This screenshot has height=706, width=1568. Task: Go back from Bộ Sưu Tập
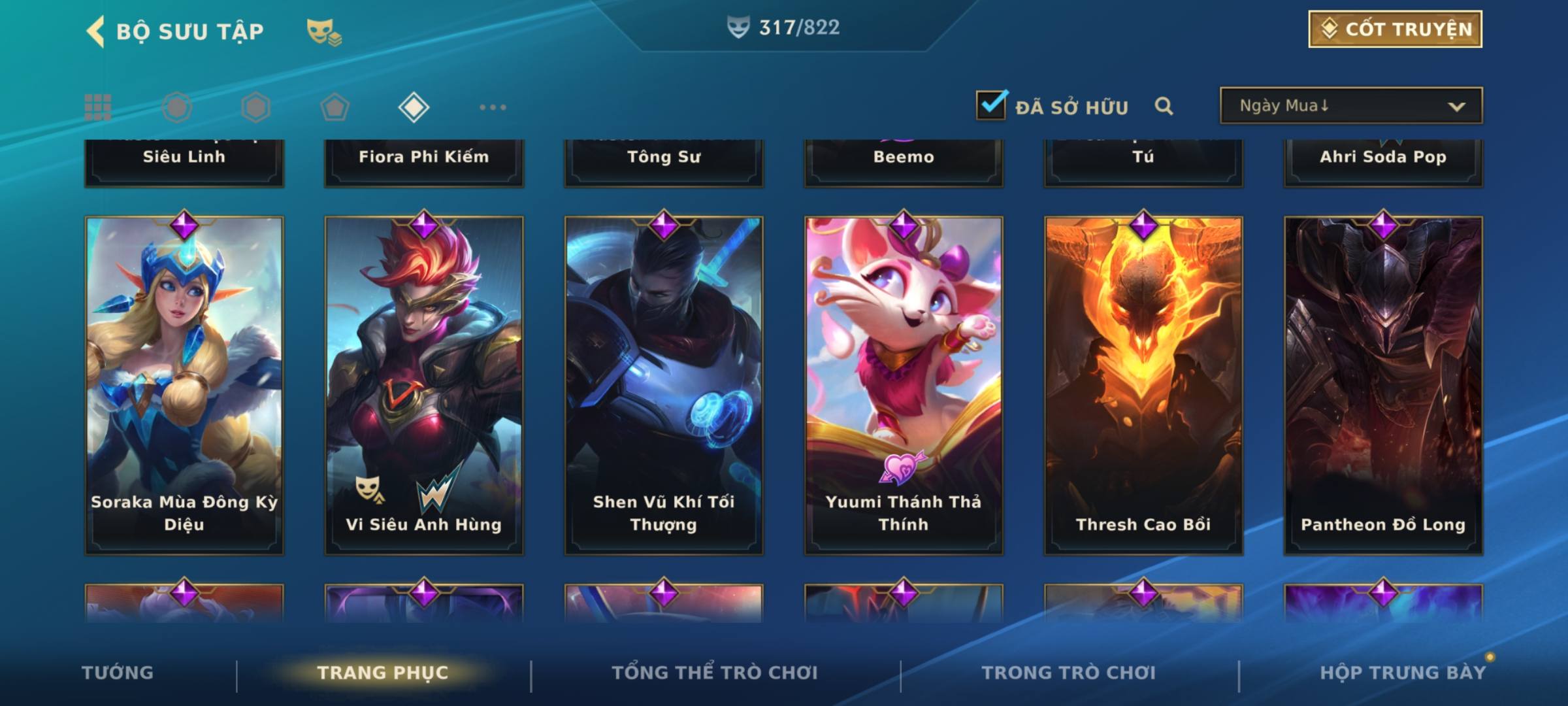pos(96,31)
